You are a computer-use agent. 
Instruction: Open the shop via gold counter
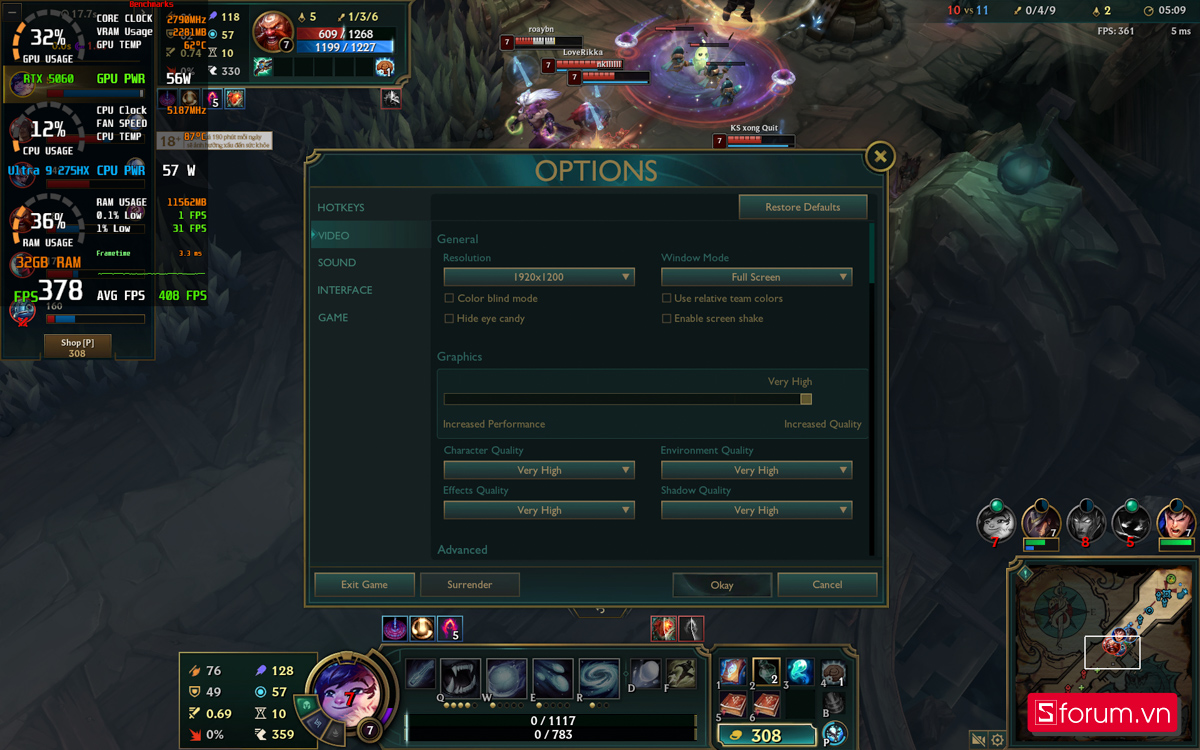point(766,736)
